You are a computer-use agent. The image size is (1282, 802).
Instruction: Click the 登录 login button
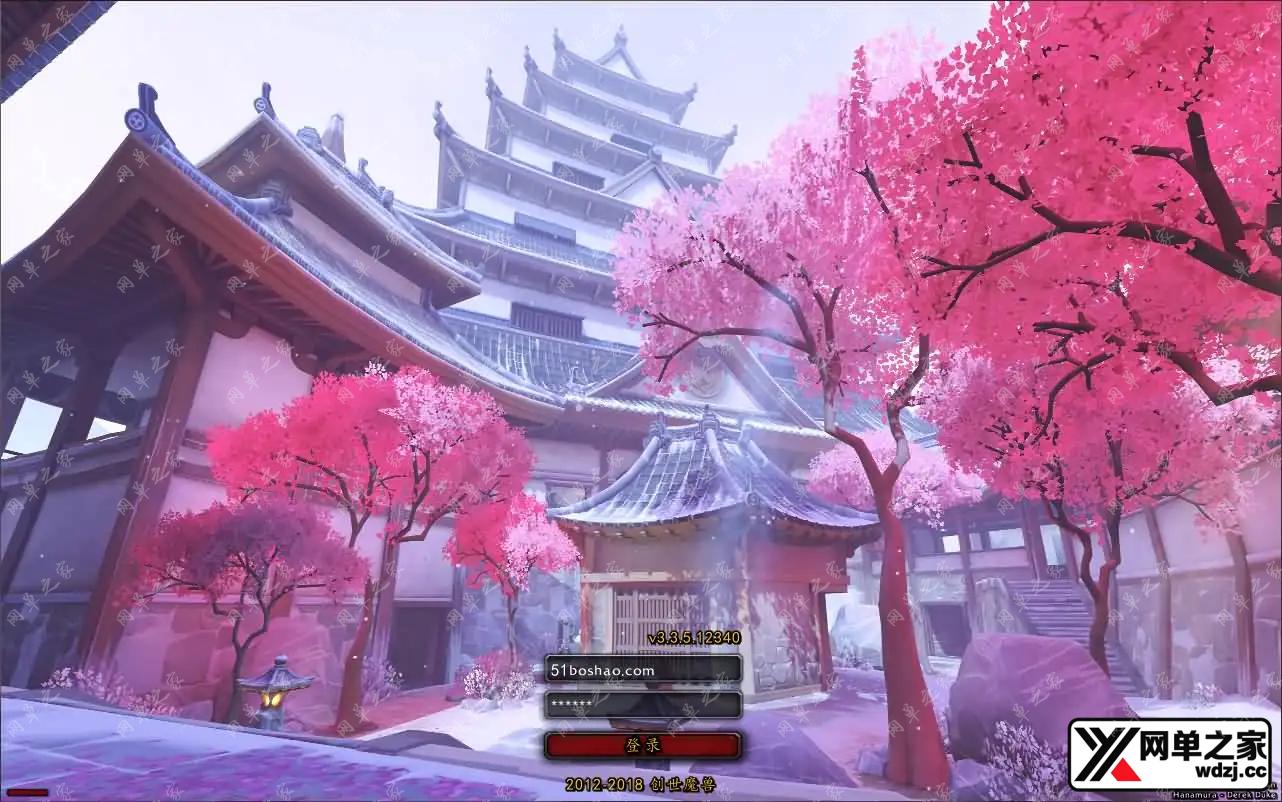tap(642, 745)
